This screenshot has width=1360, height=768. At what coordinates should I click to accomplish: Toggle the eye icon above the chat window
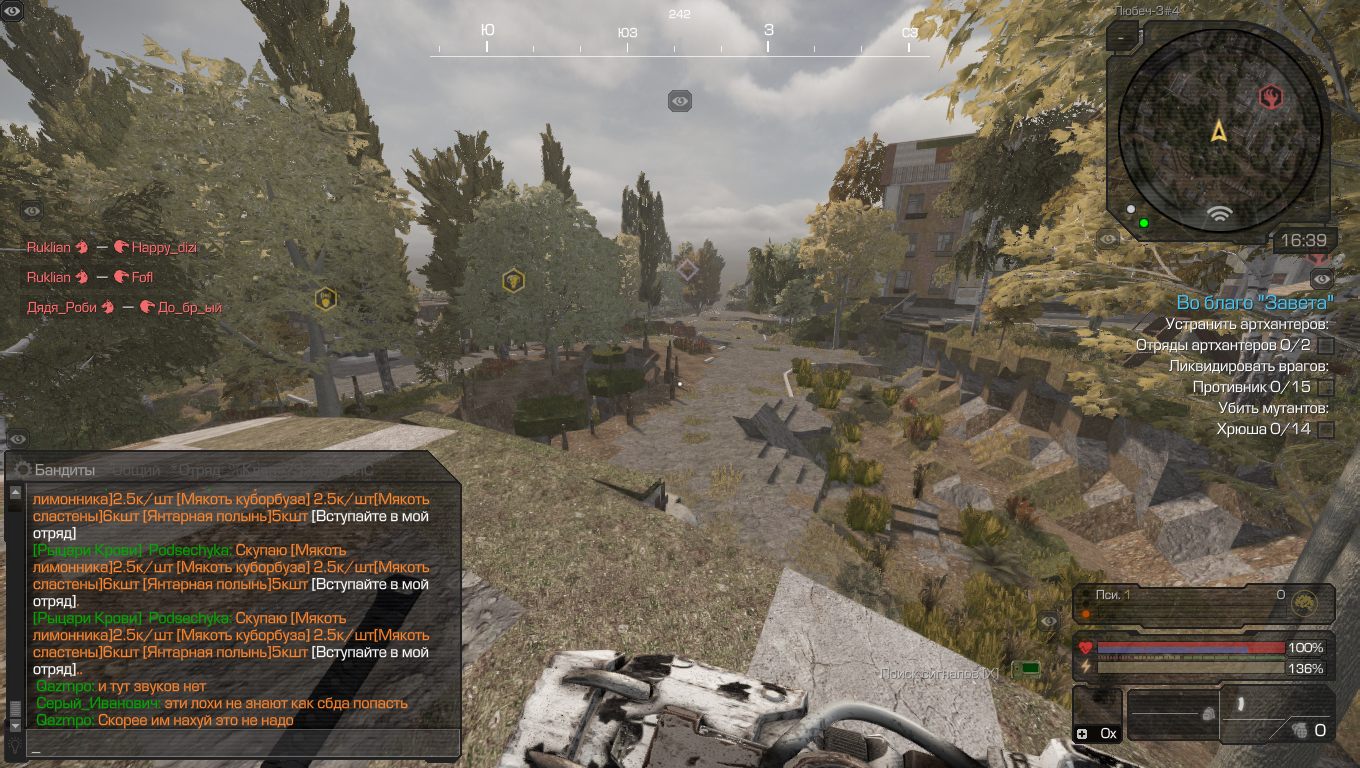18,439
